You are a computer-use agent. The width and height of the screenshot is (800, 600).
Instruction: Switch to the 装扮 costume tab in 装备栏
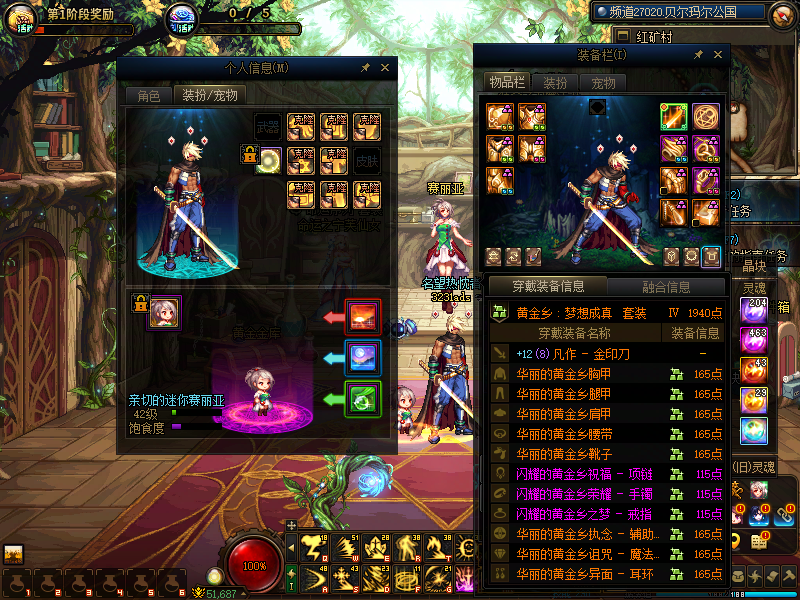(555, 82)
